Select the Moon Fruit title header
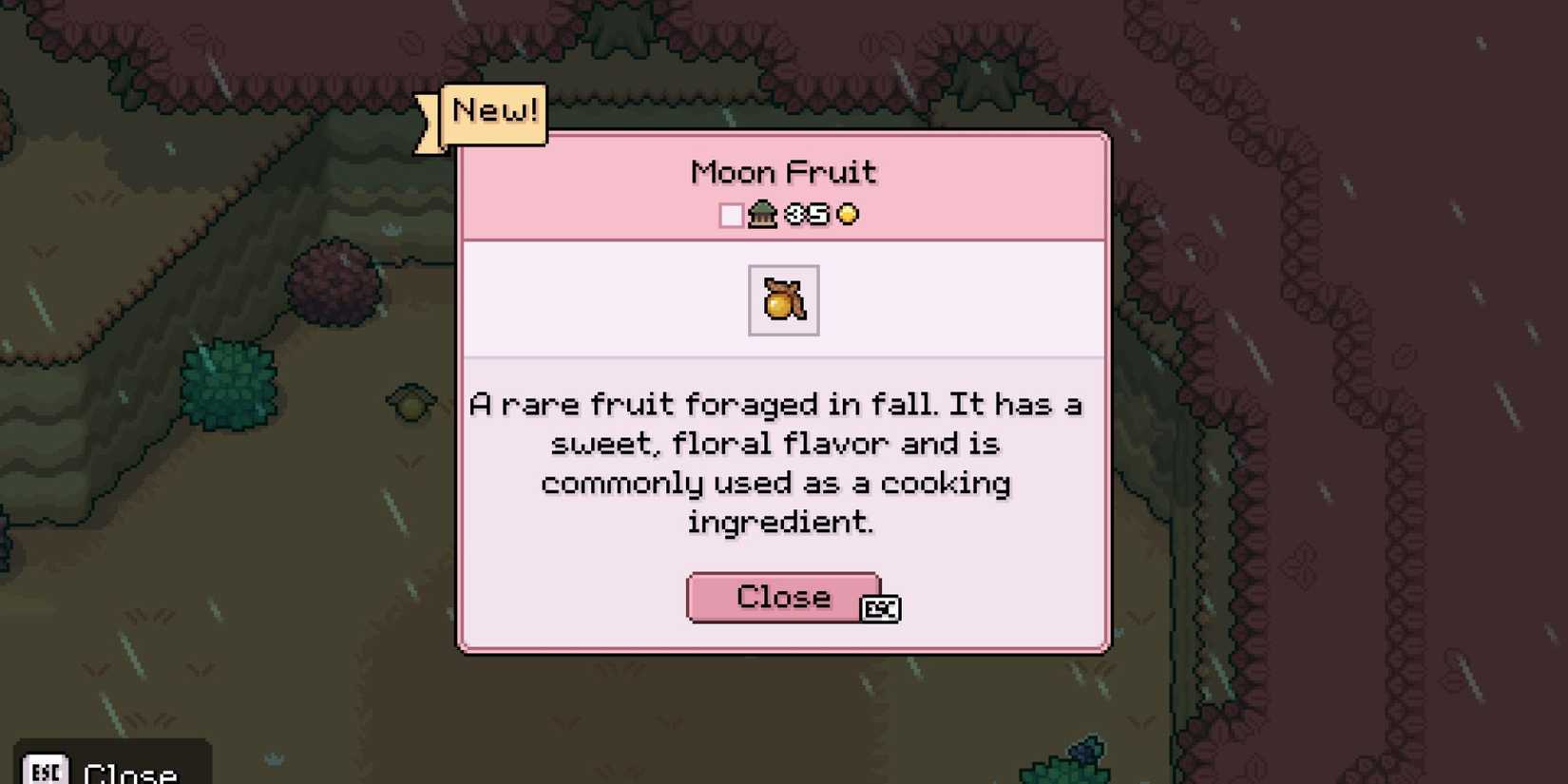This screenshot has height=784, width=1568. point(782,172)
